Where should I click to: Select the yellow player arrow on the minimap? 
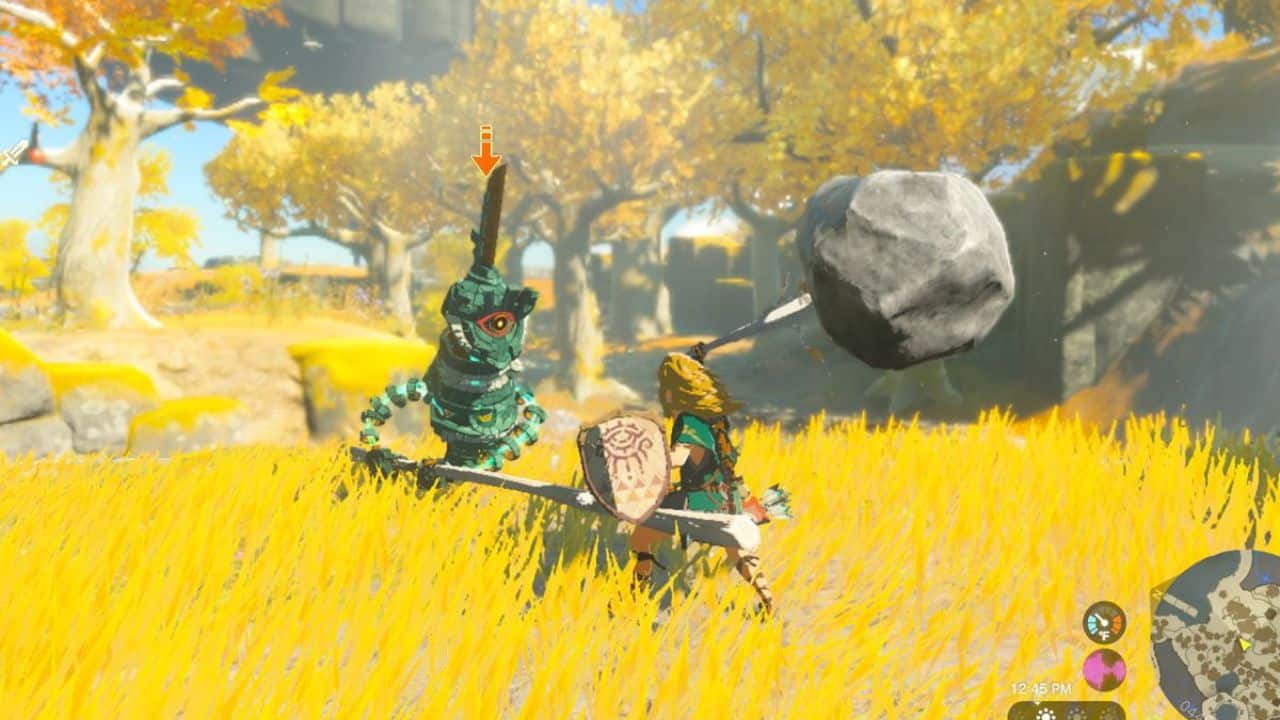1245,645
